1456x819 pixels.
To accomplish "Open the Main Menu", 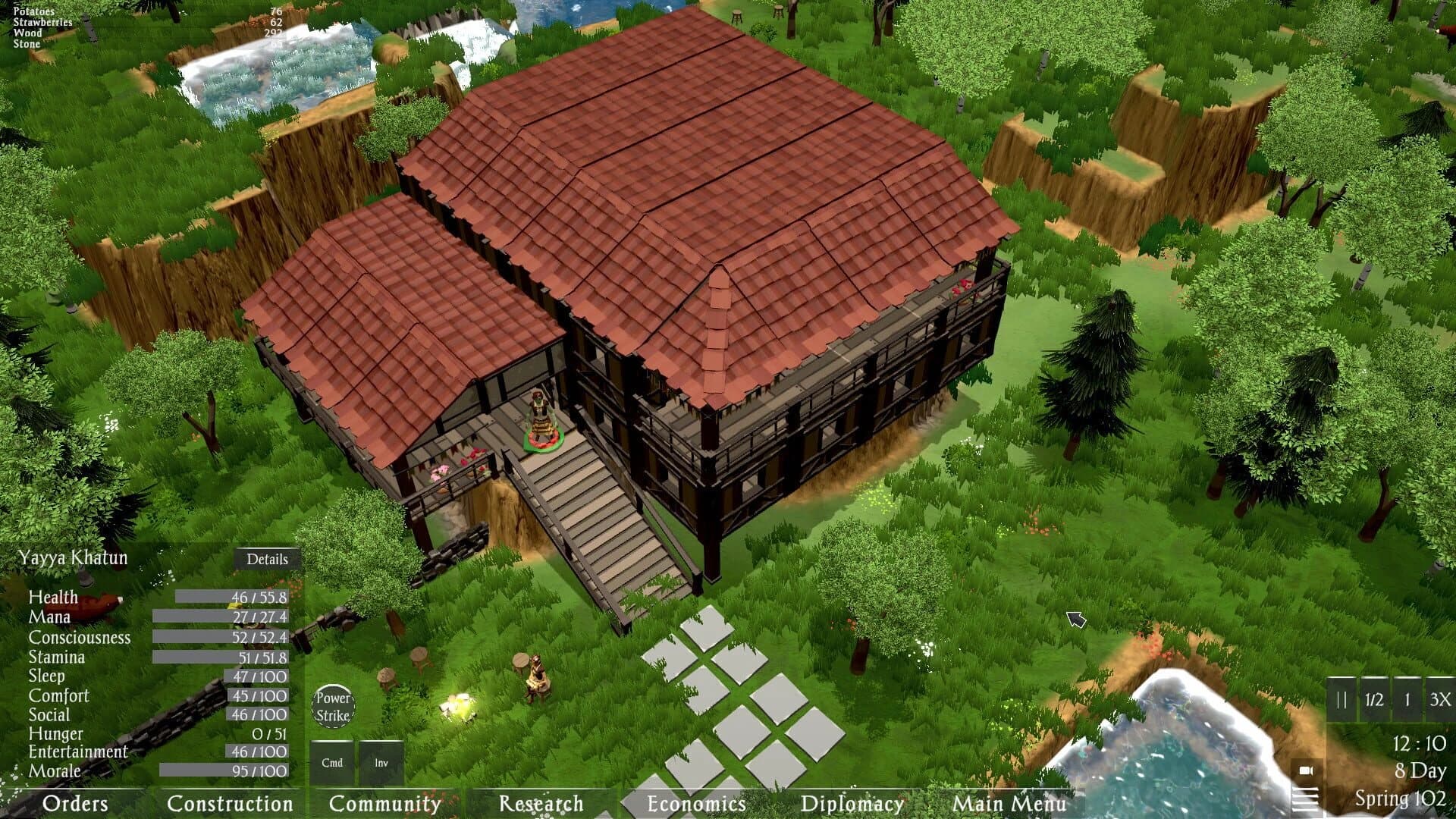I will [1009, 805].
